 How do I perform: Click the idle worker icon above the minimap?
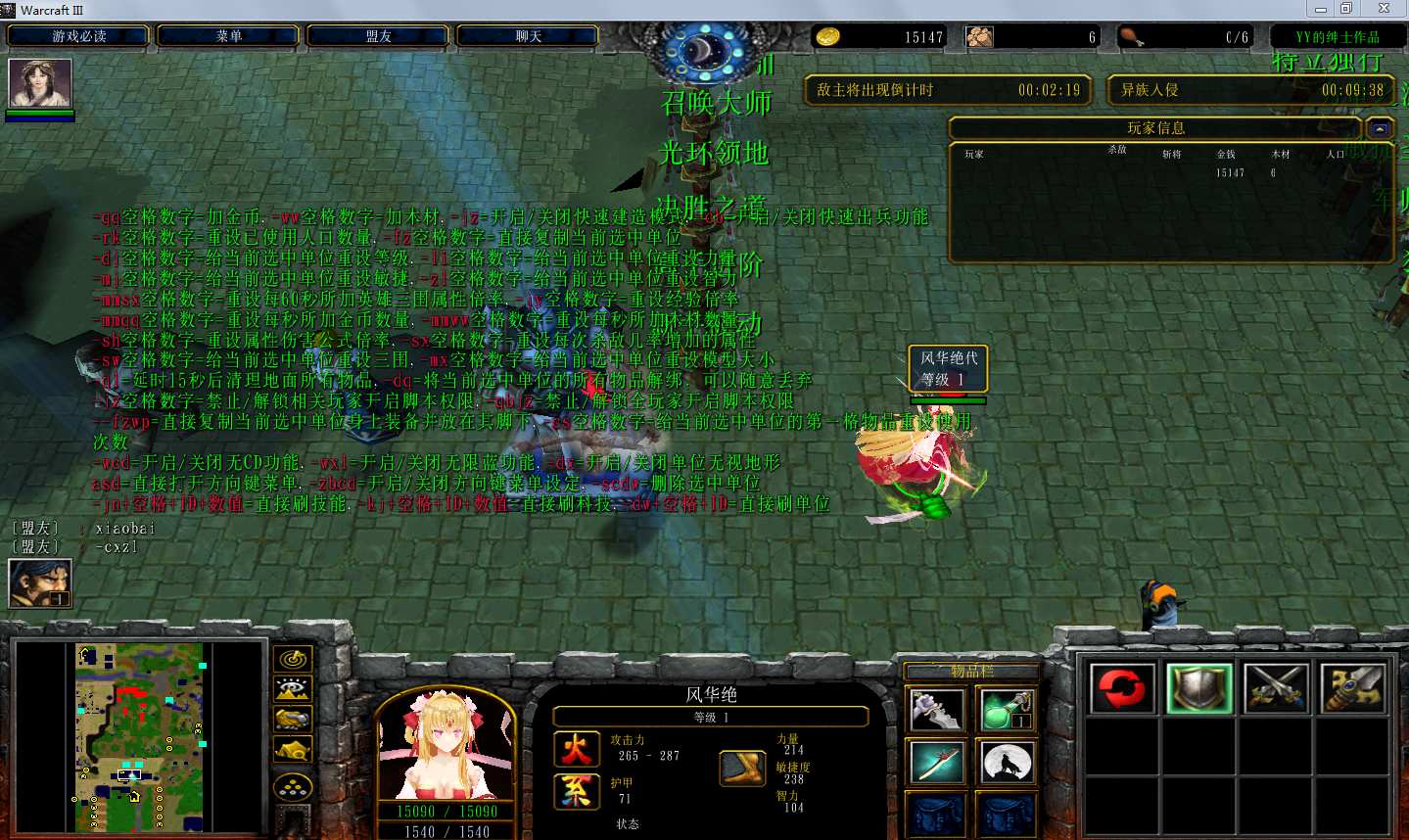tap(40, 583)
